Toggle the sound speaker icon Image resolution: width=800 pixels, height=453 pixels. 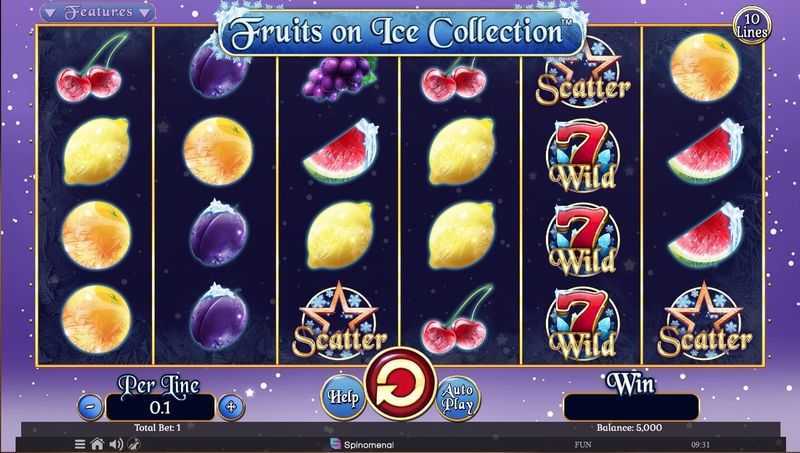[113, 443]
